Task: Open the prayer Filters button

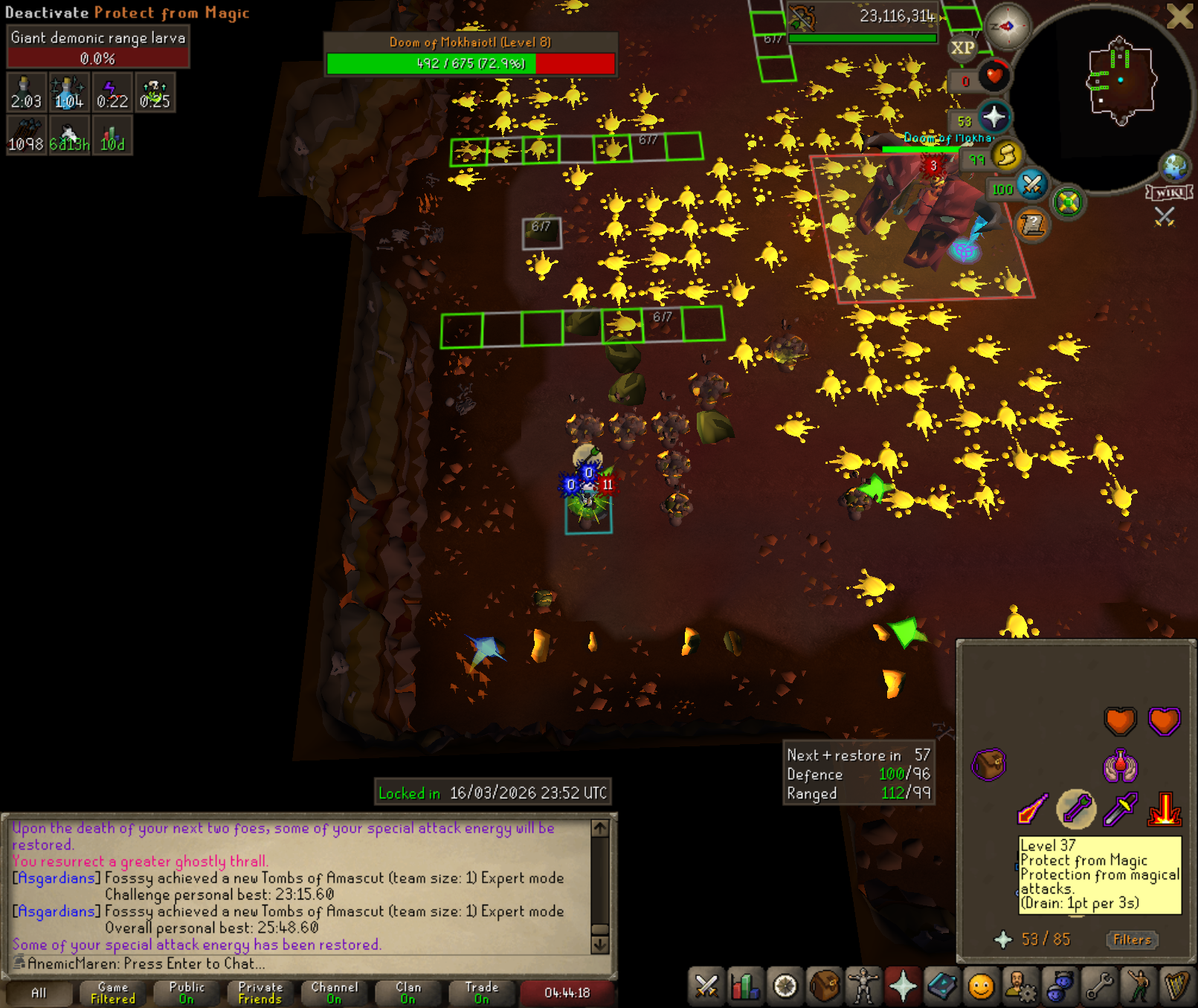Action: (x=1132, y=940)
